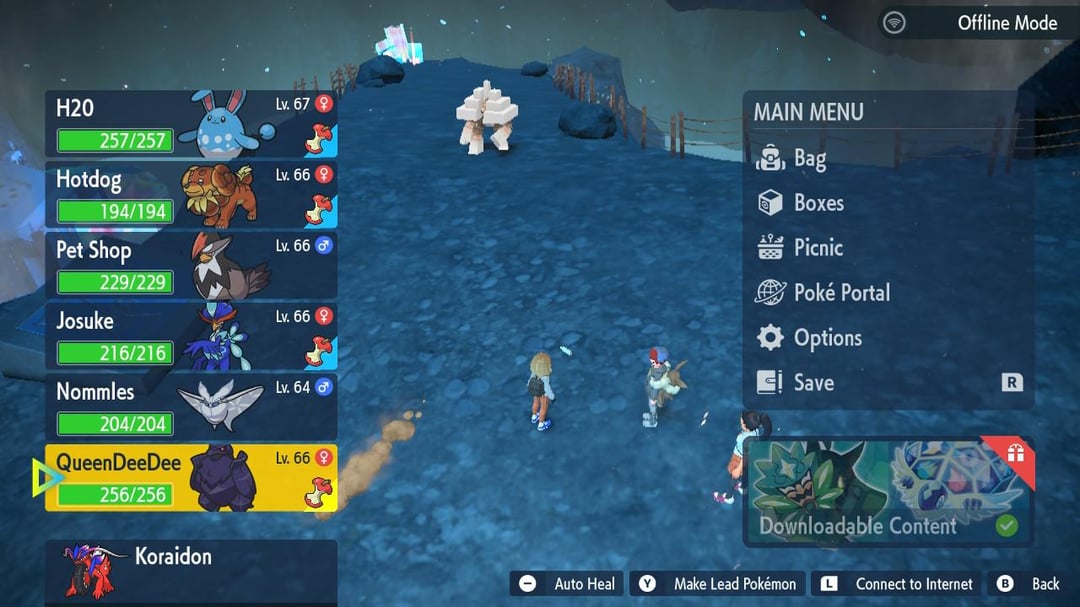Click the Auto Heal option
This screenshot has width=1080, height=607.
[567, 584]
